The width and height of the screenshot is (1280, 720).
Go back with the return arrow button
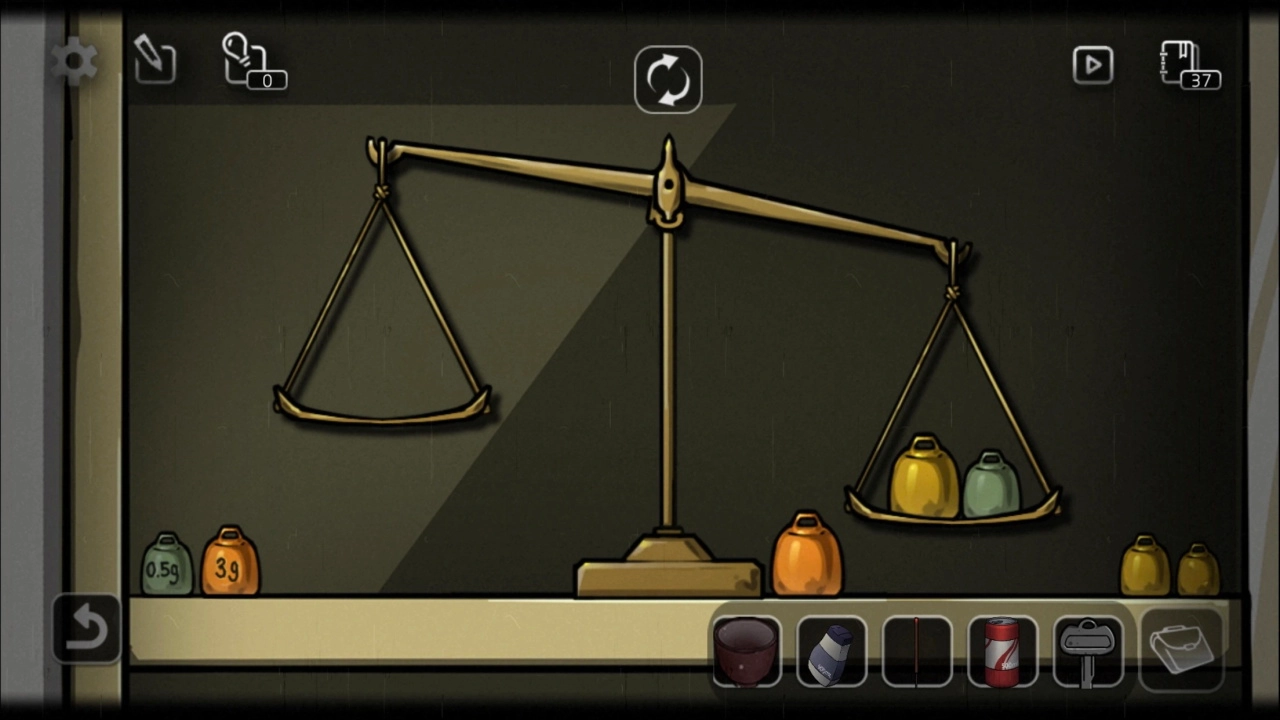coord(86,629)
